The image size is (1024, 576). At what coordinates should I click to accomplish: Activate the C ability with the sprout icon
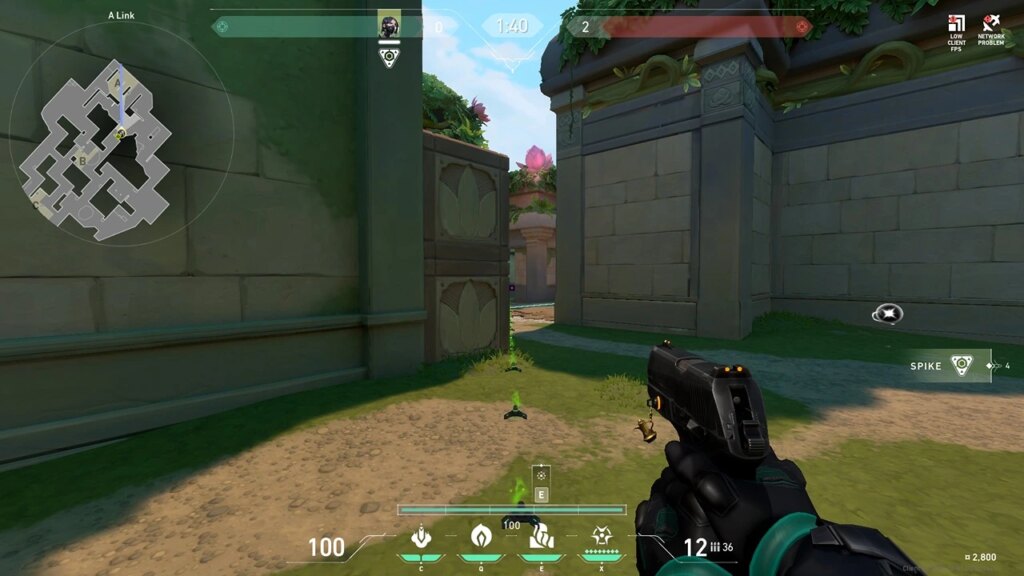(x=421, y=537)
